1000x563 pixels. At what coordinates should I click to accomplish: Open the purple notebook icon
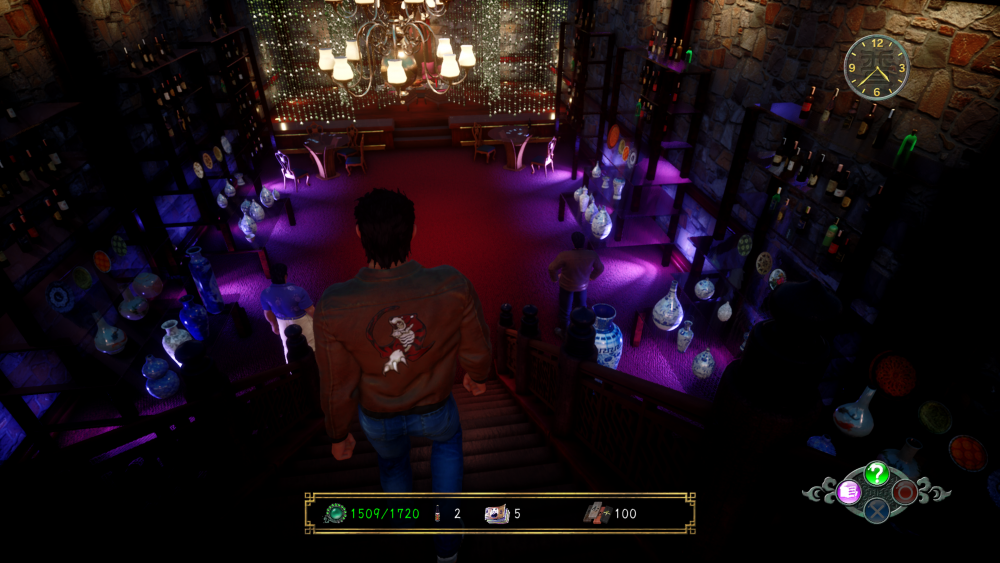pyautogui.click(x=849, y=491)
